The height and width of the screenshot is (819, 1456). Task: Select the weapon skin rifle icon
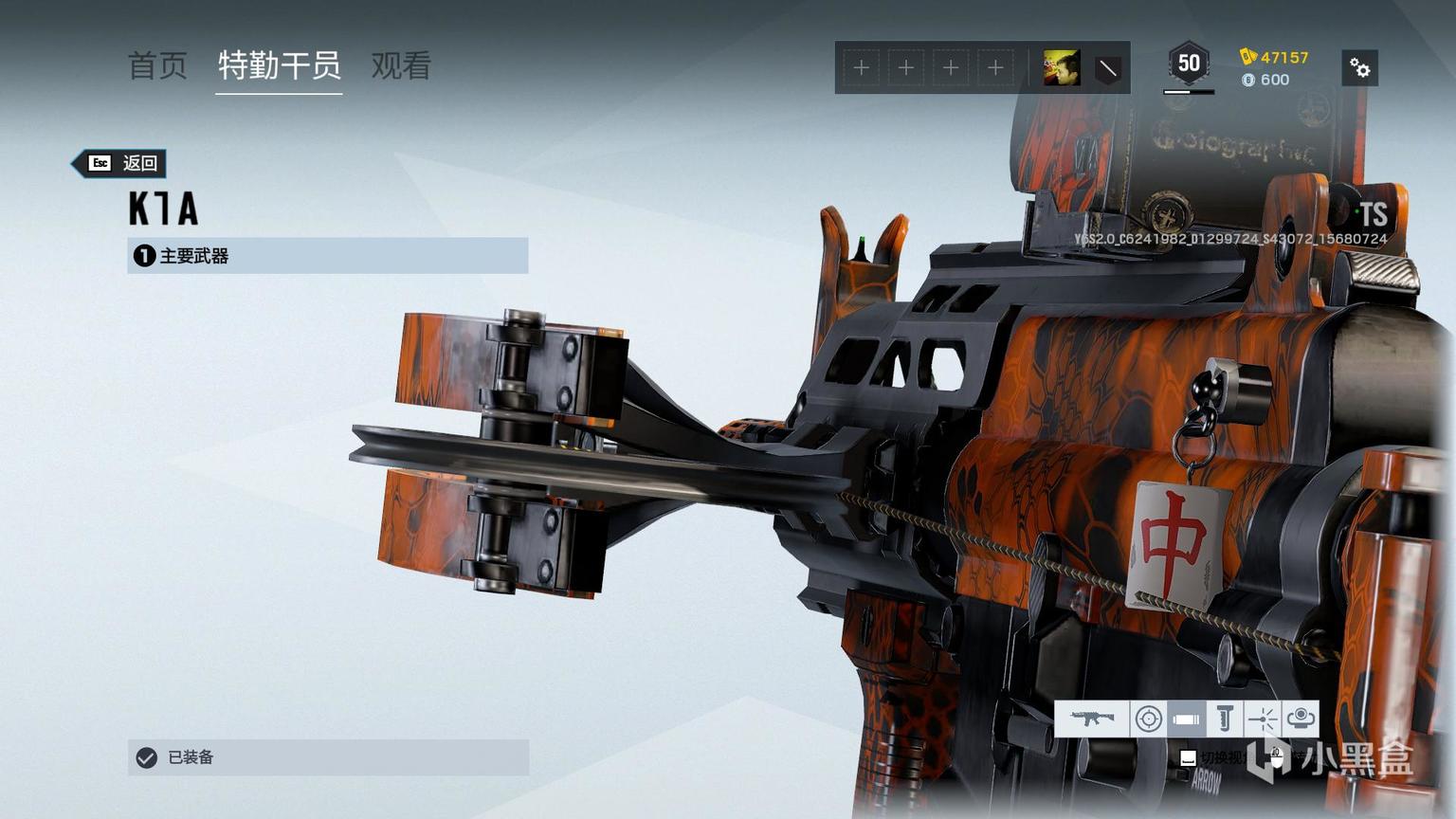(1092, 719)
